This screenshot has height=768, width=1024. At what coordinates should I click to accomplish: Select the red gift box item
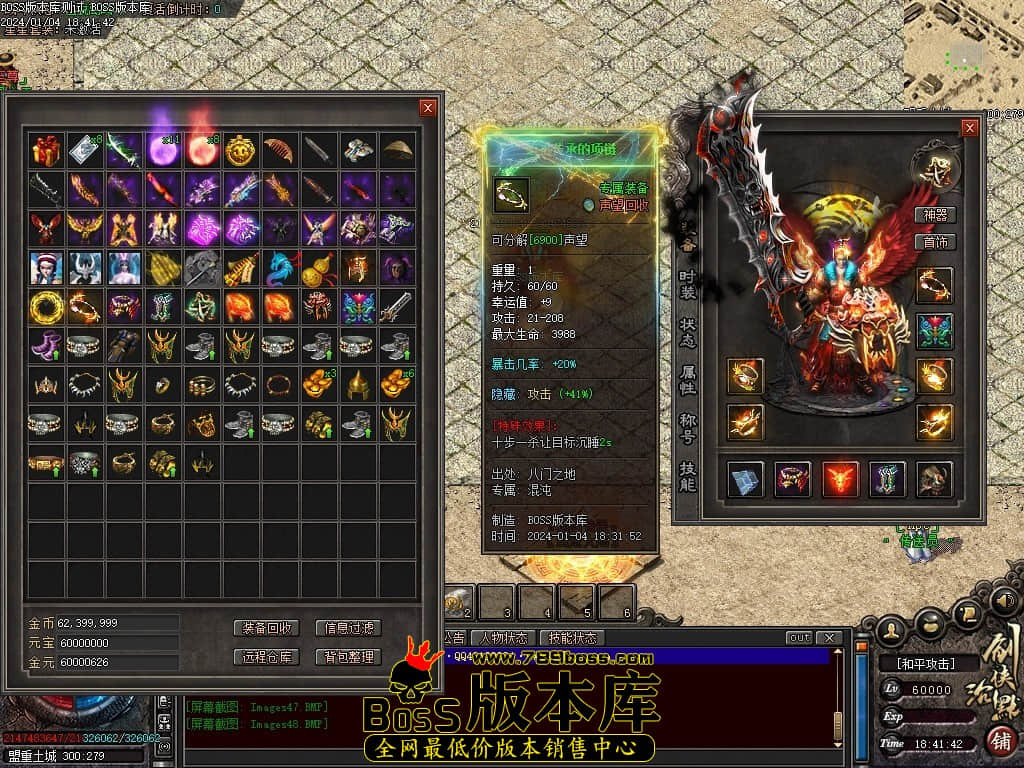point(46,151)
